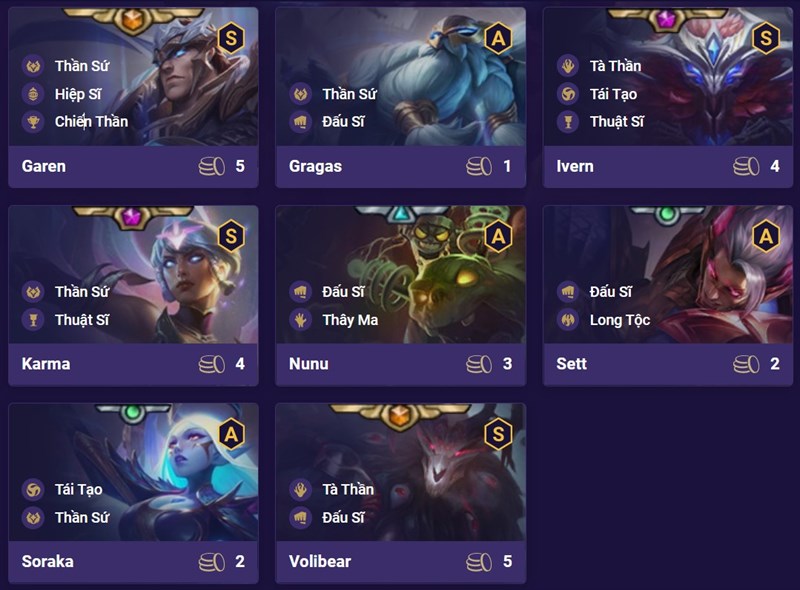Click the S tier badge on Volibear
This screenshot has height=590, width=800.
click(x=498, y=433)
